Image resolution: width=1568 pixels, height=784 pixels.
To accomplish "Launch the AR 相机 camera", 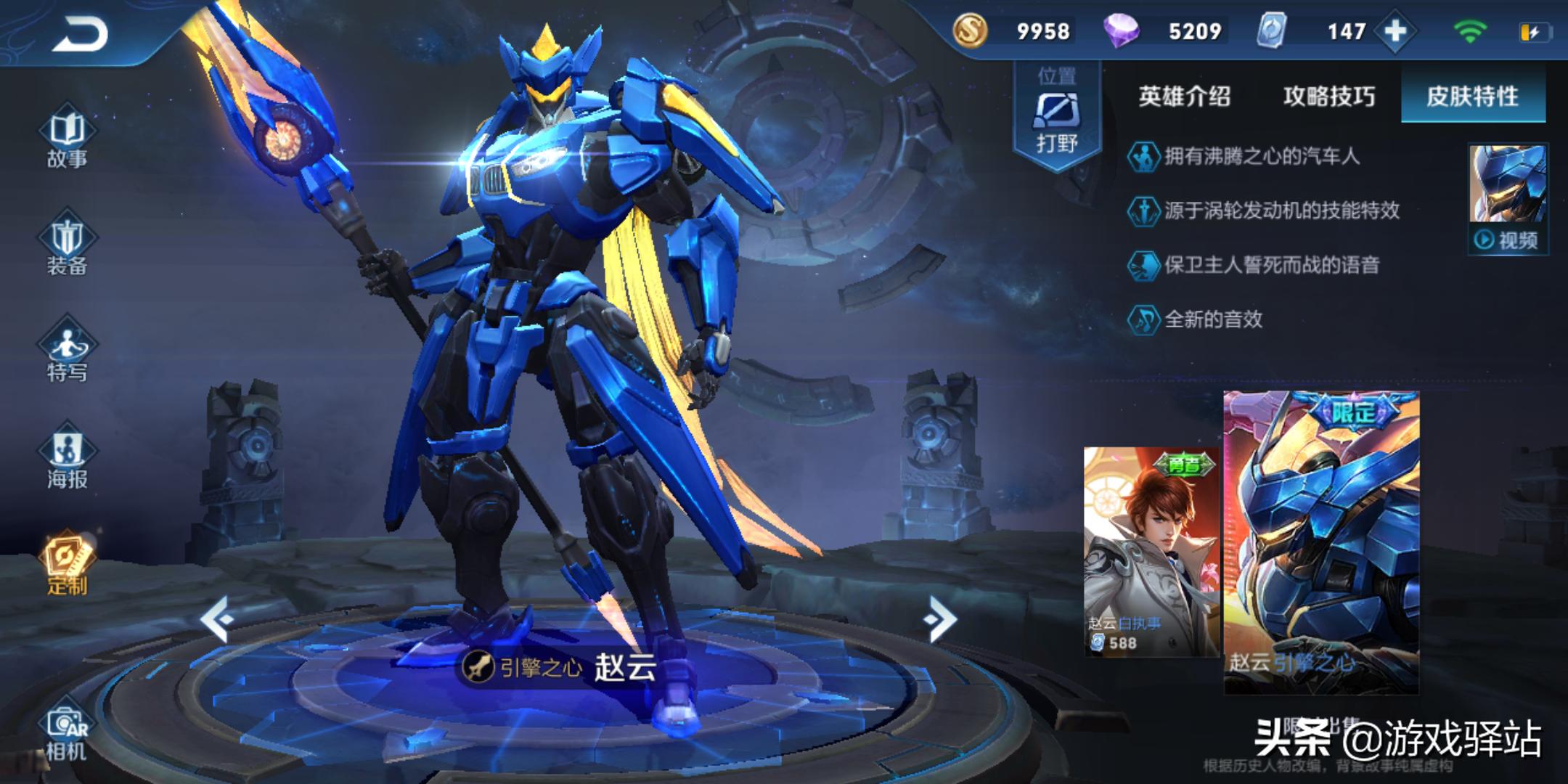I will tap(67, 733).
